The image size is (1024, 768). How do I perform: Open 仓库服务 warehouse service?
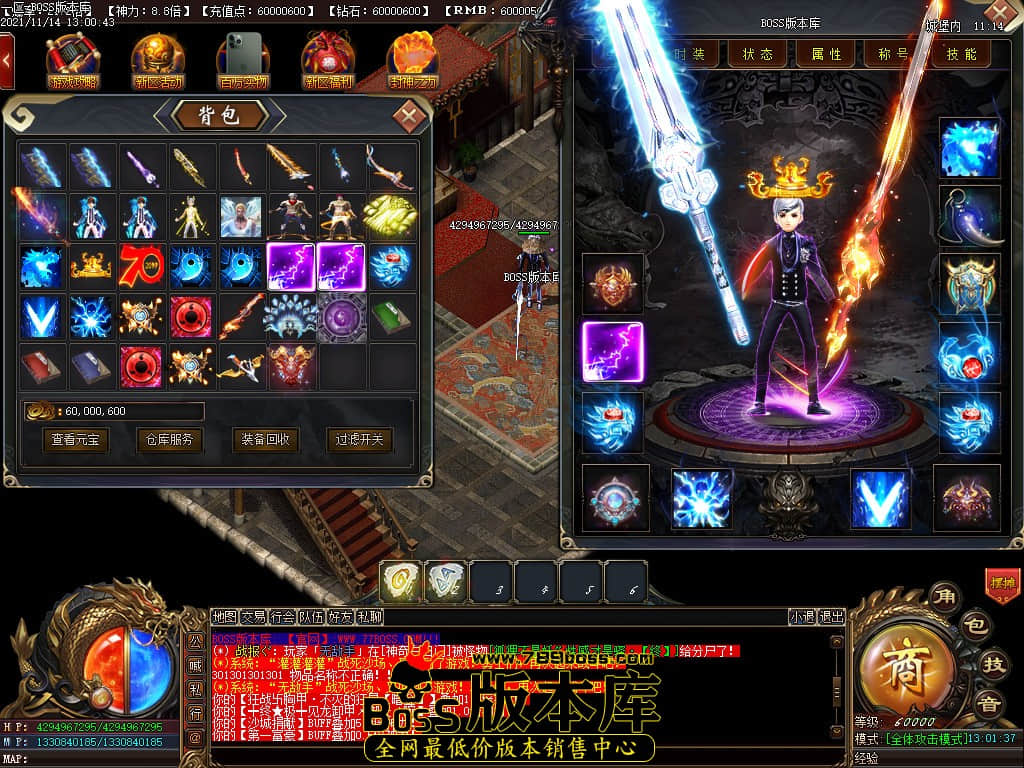coord(167,439)
